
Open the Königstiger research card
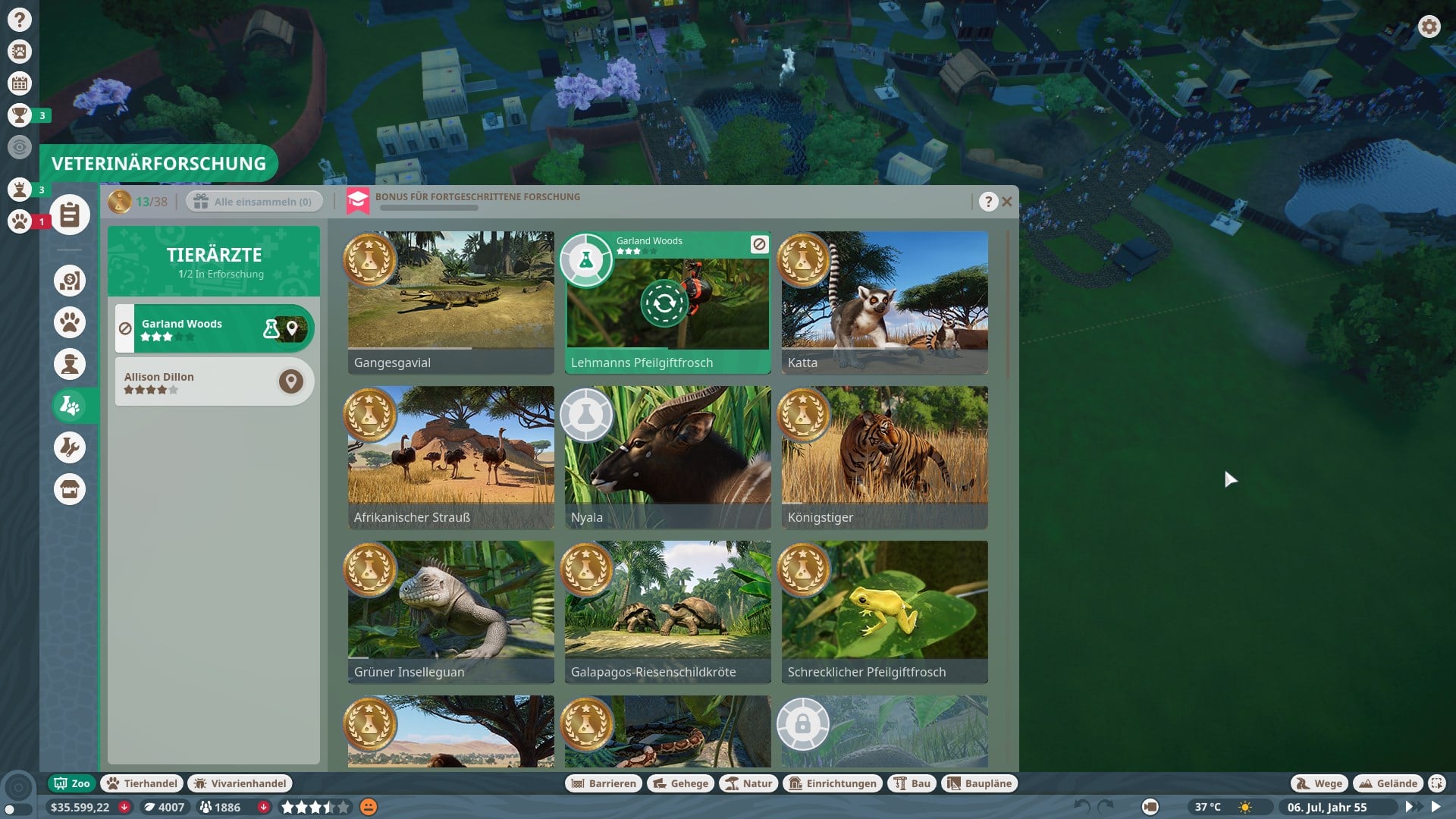[x=884, y=457]
